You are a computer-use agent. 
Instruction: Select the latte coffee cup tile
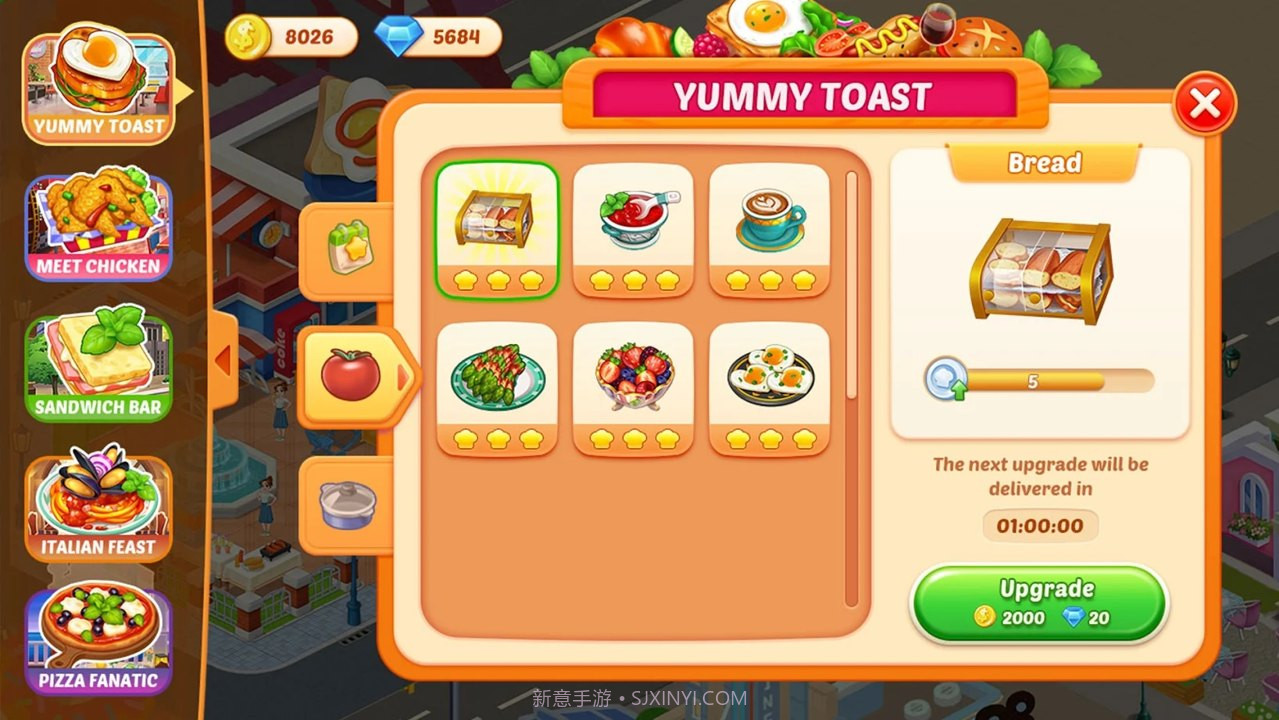click(769, 230)
